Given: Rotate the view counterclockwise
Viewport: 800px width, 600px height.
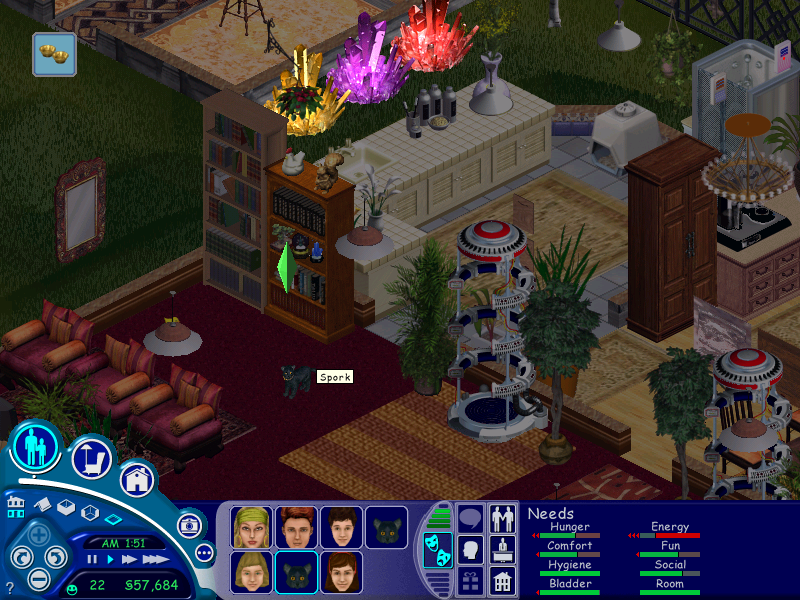Looking at the screenshot, I should tap(20, 557).
